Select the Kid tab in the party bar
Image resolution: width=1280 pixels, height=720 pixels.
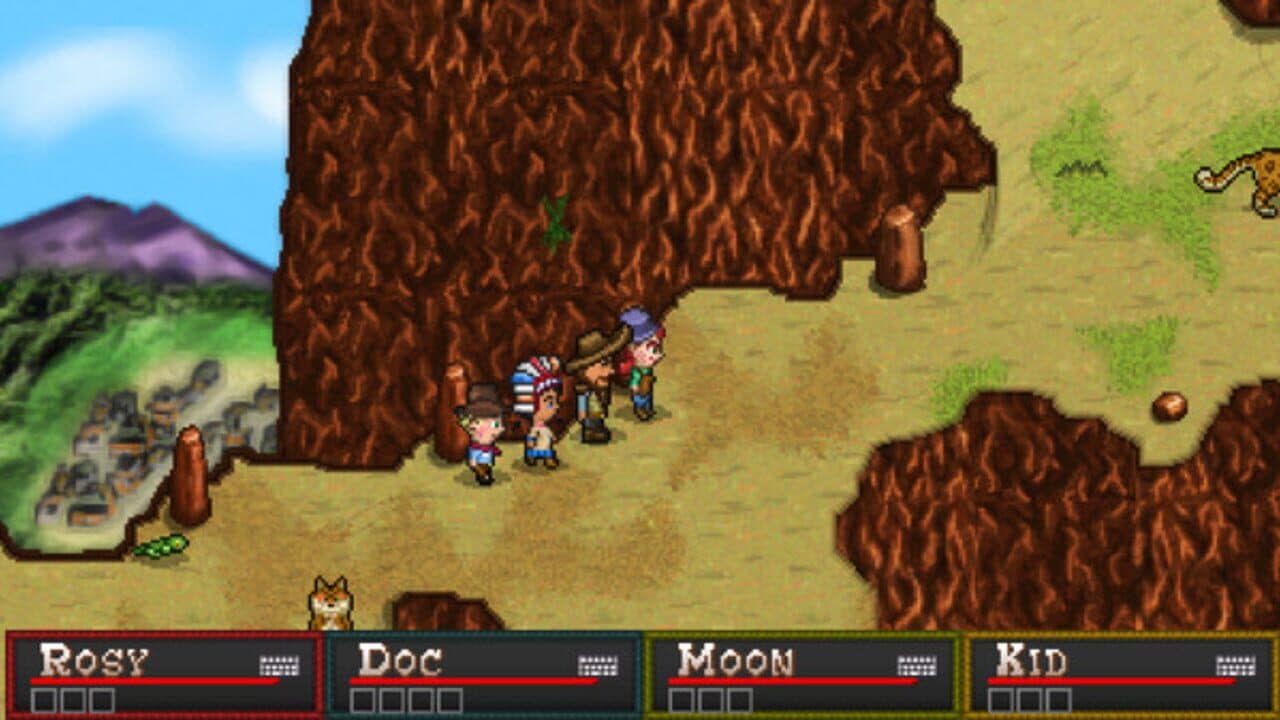(1125, 675)
